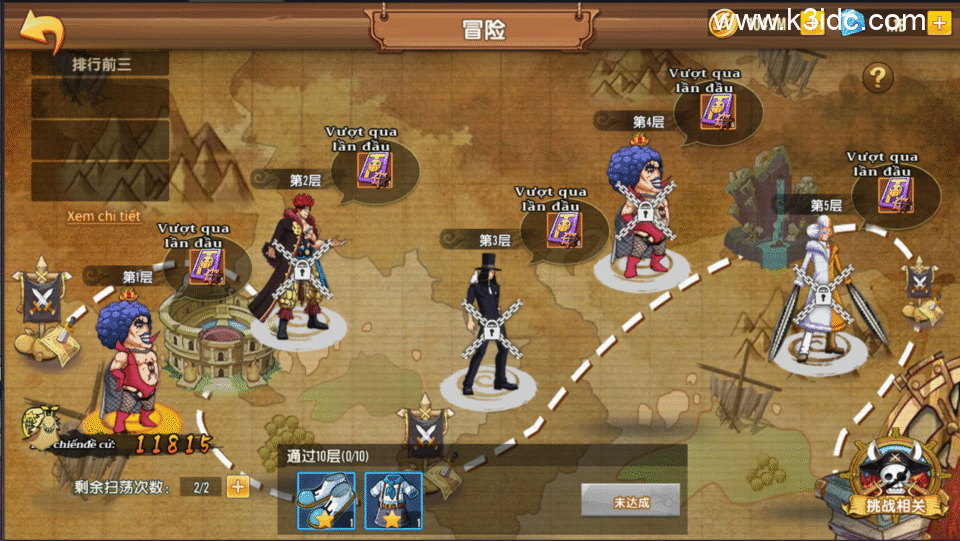Select the locked 第4层 stage
This screenshot has width=960, height=541.
click(x=644, y=210)
